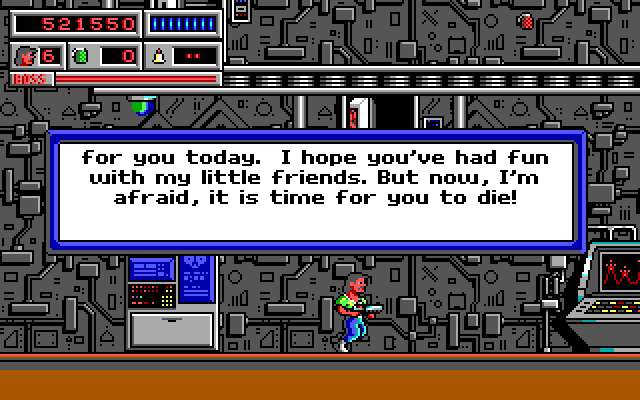Select the player face lives icon
Viewport: 640px width, 400px height.
pos(26,56)
